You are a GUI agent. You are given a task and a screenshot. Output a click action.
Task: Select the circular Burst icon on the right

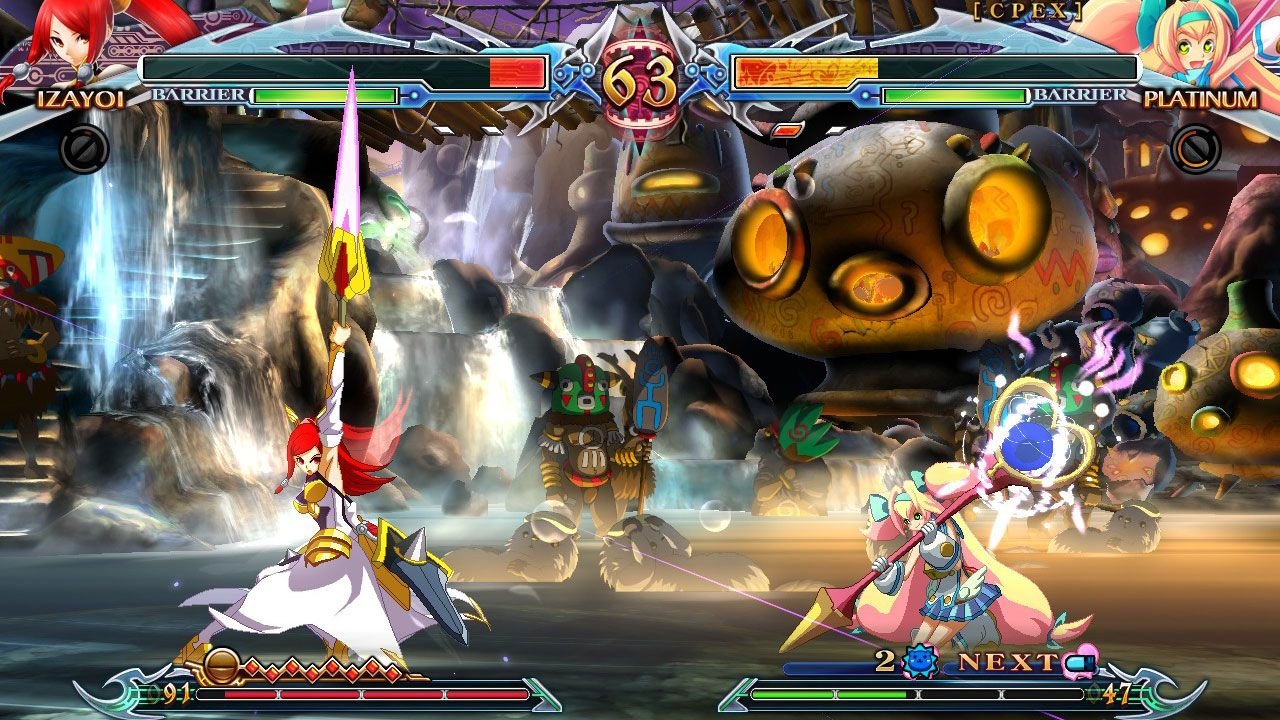coord(1193,150)
